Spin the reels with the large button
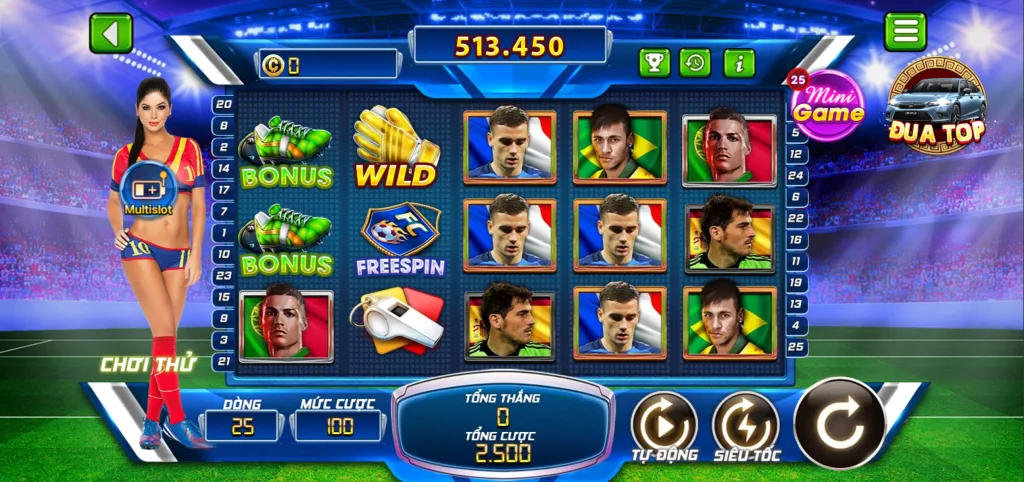 (x=839, y=423)
